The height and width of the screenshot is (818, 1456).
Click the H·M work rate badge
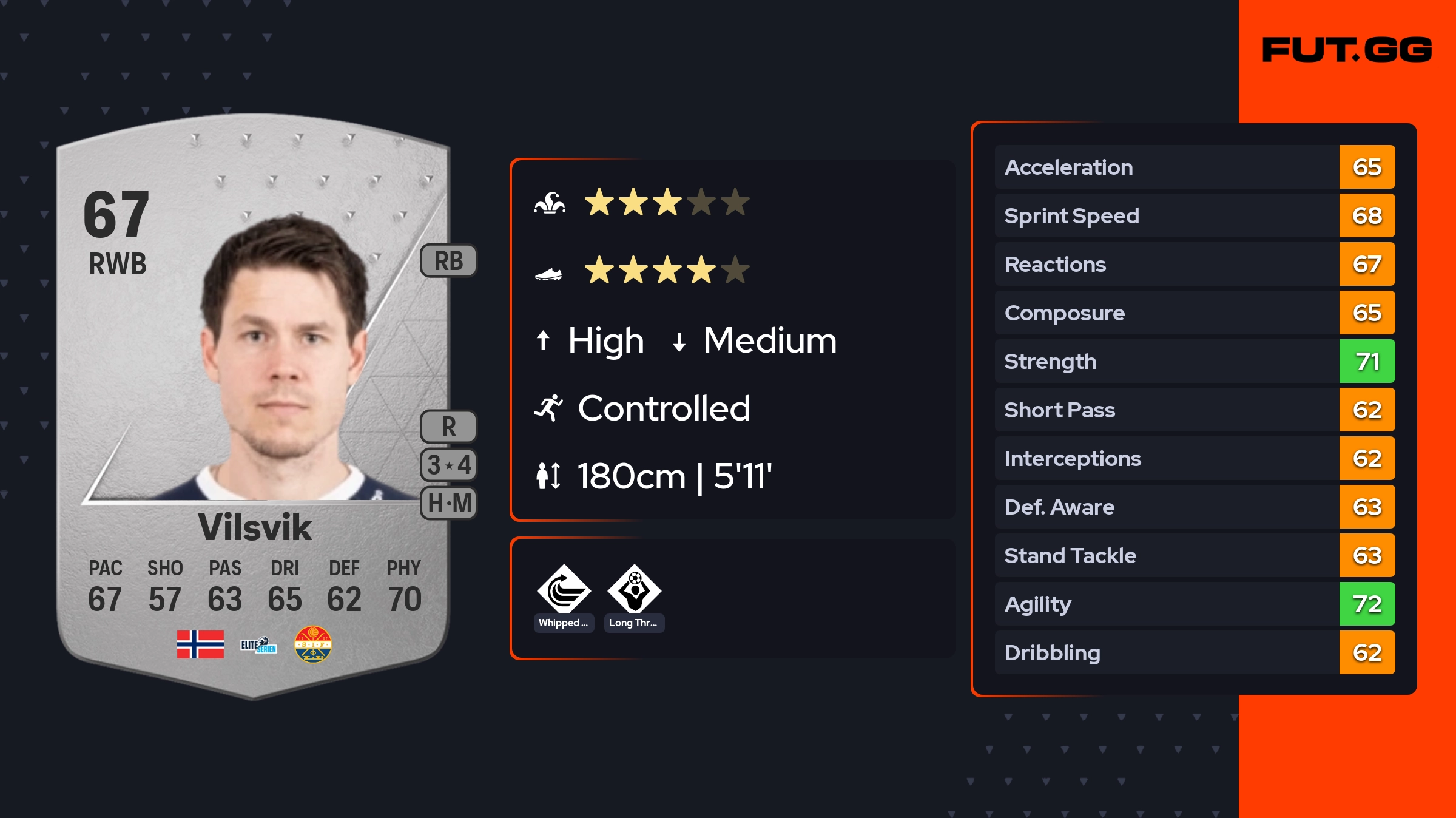tap(449, 503)
